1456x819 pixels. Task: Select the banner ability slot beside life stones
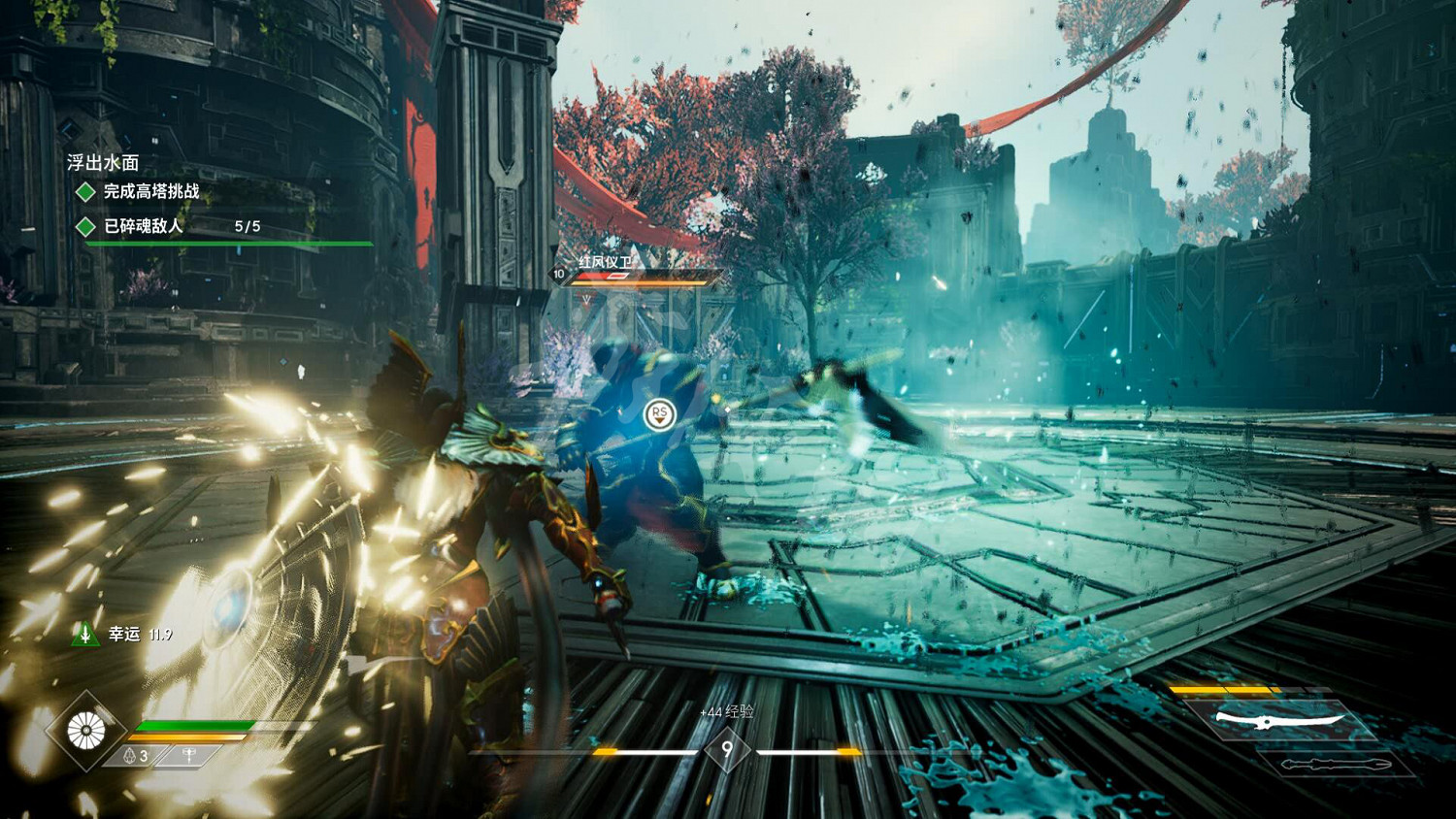189,755
